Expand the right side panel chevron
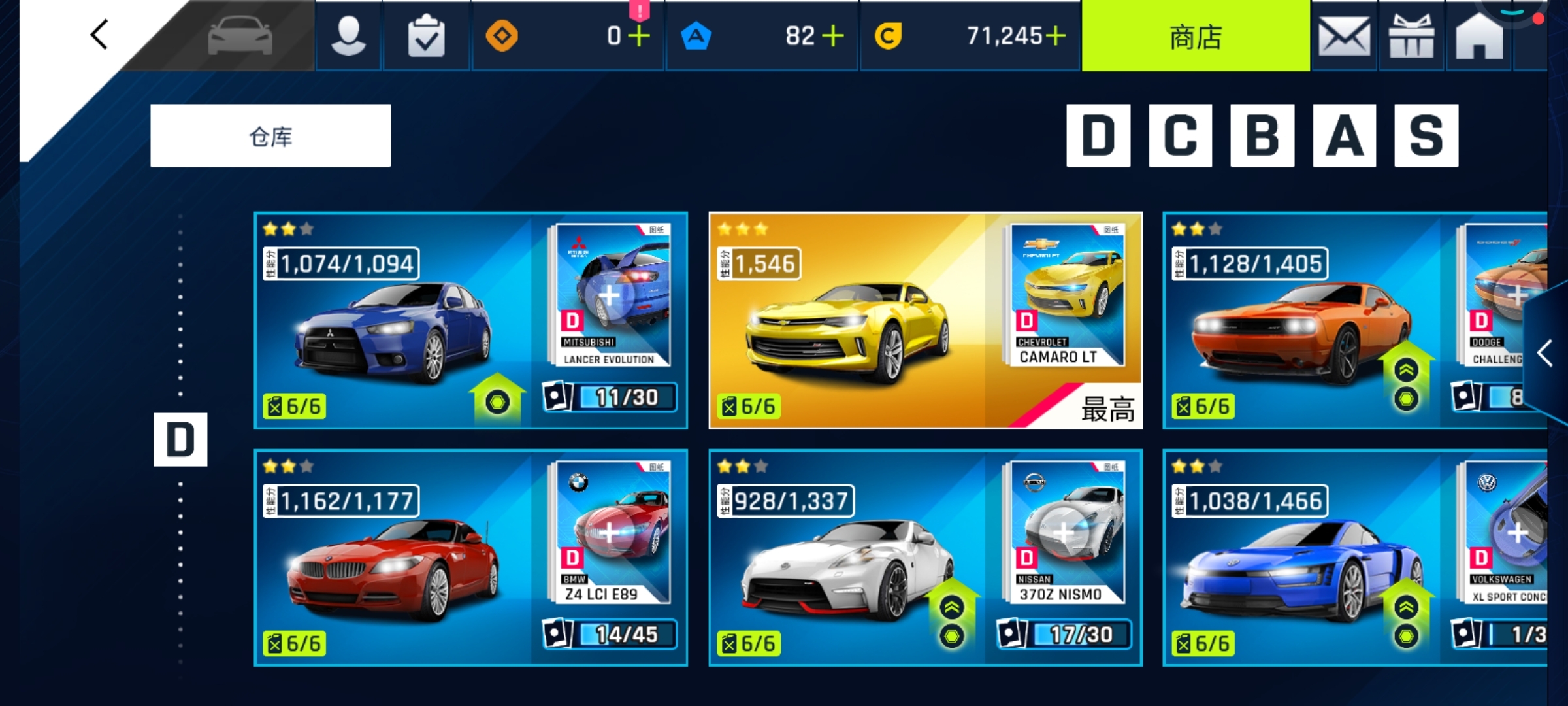Image resolution: width=1568 pixels, height=706 pixels. tap(1546, 353)
